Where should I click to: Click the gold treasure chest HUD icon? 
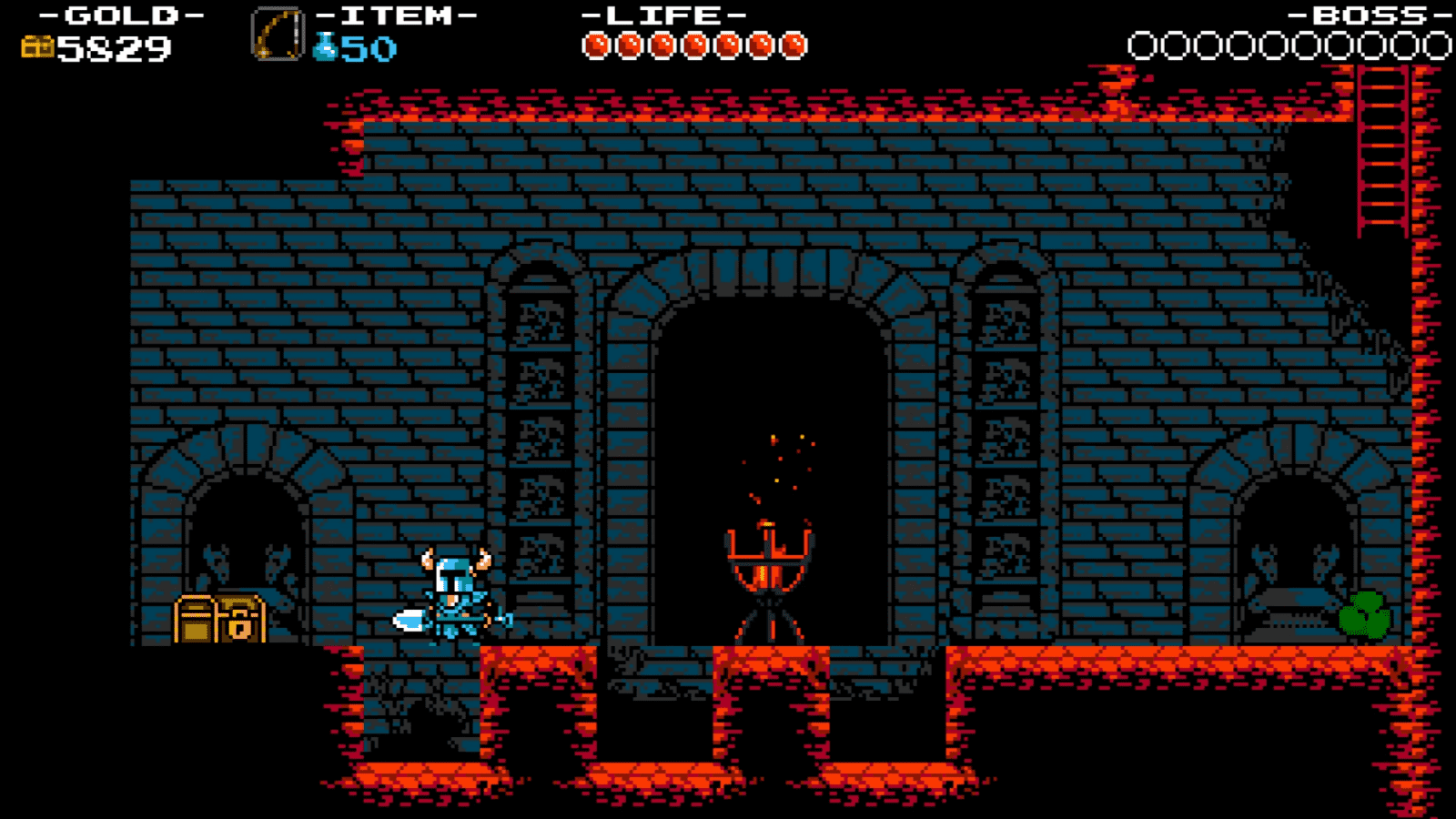click(38, 45)
